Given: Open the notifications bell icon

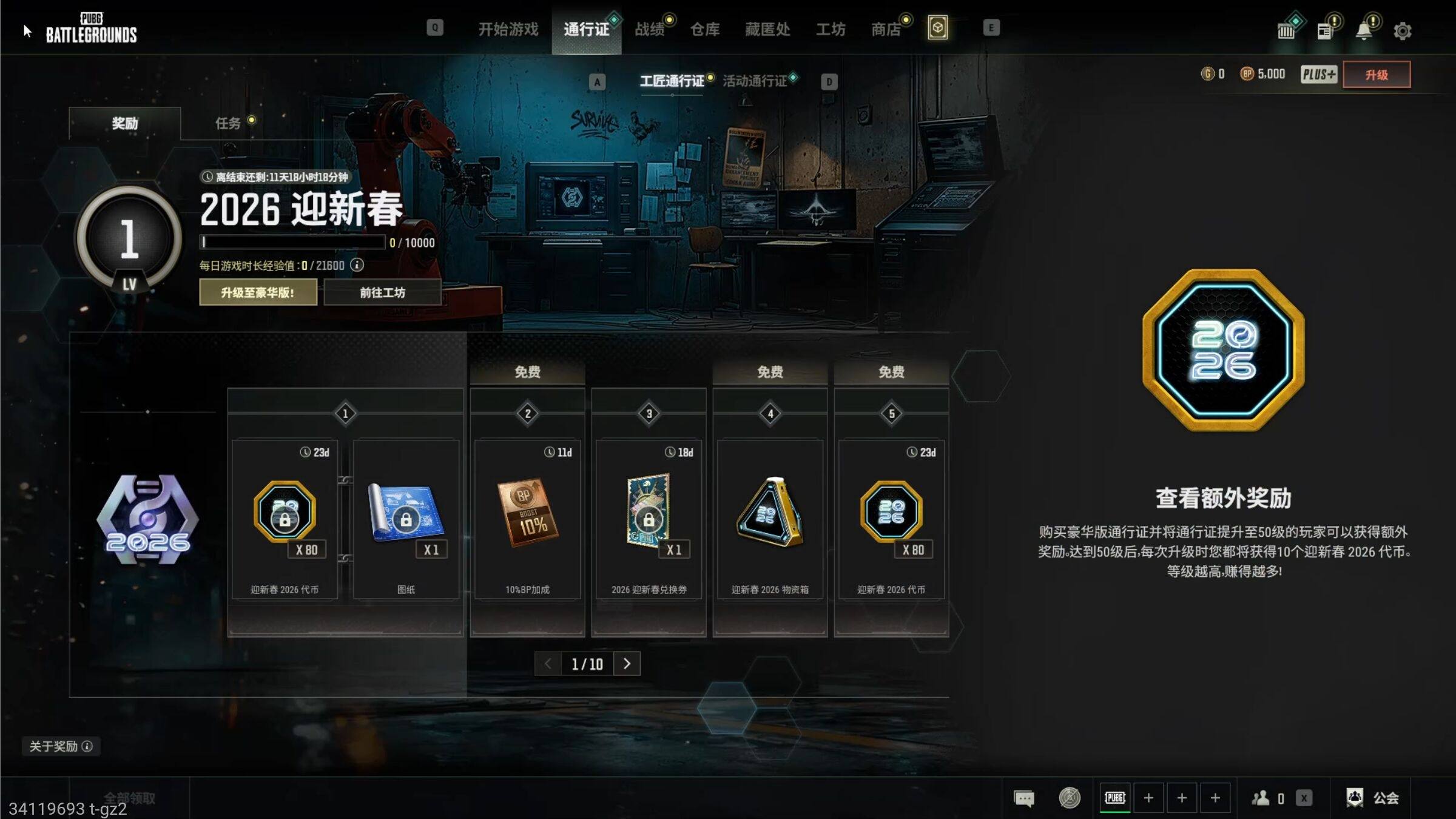Looking at the screenshot, I should tap(1363, 30).
